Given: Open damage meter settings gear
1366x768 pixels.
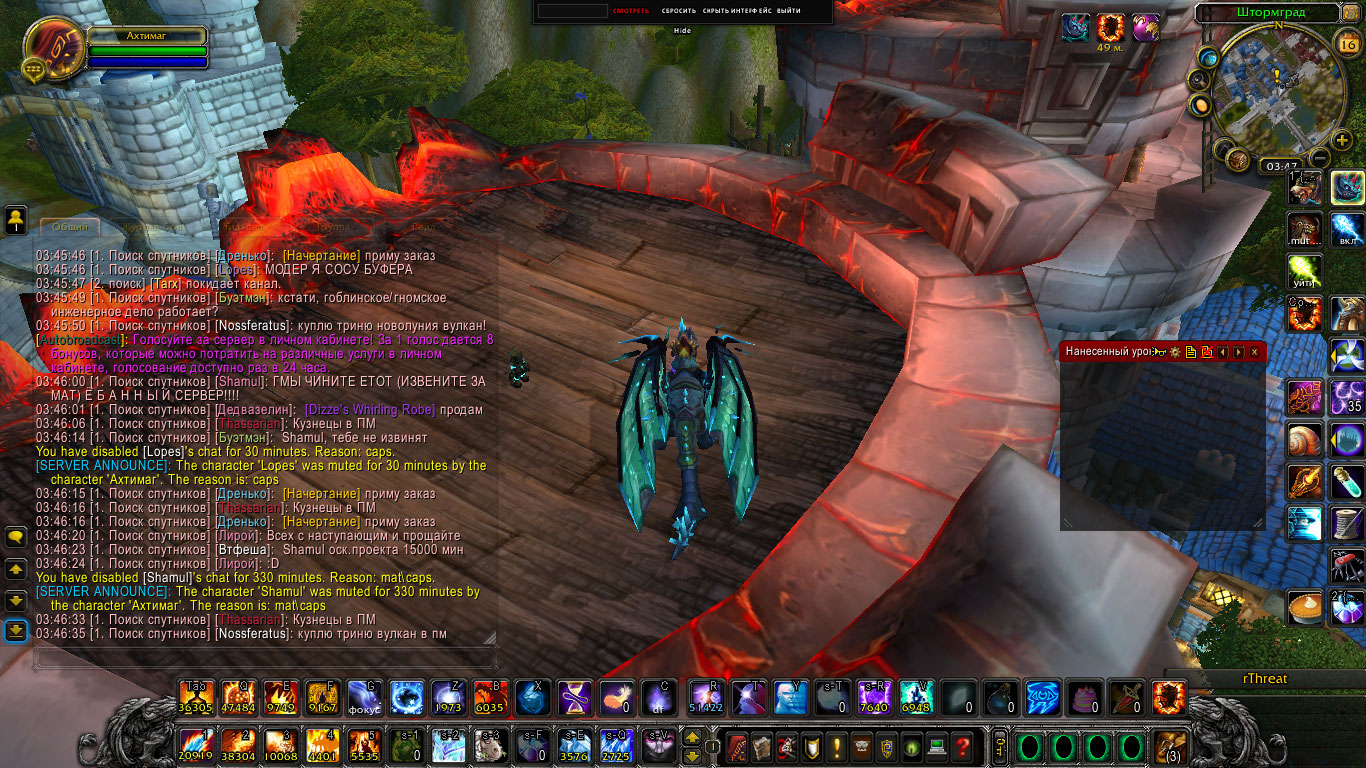Looking at the screenshot, I should 1175,352.
